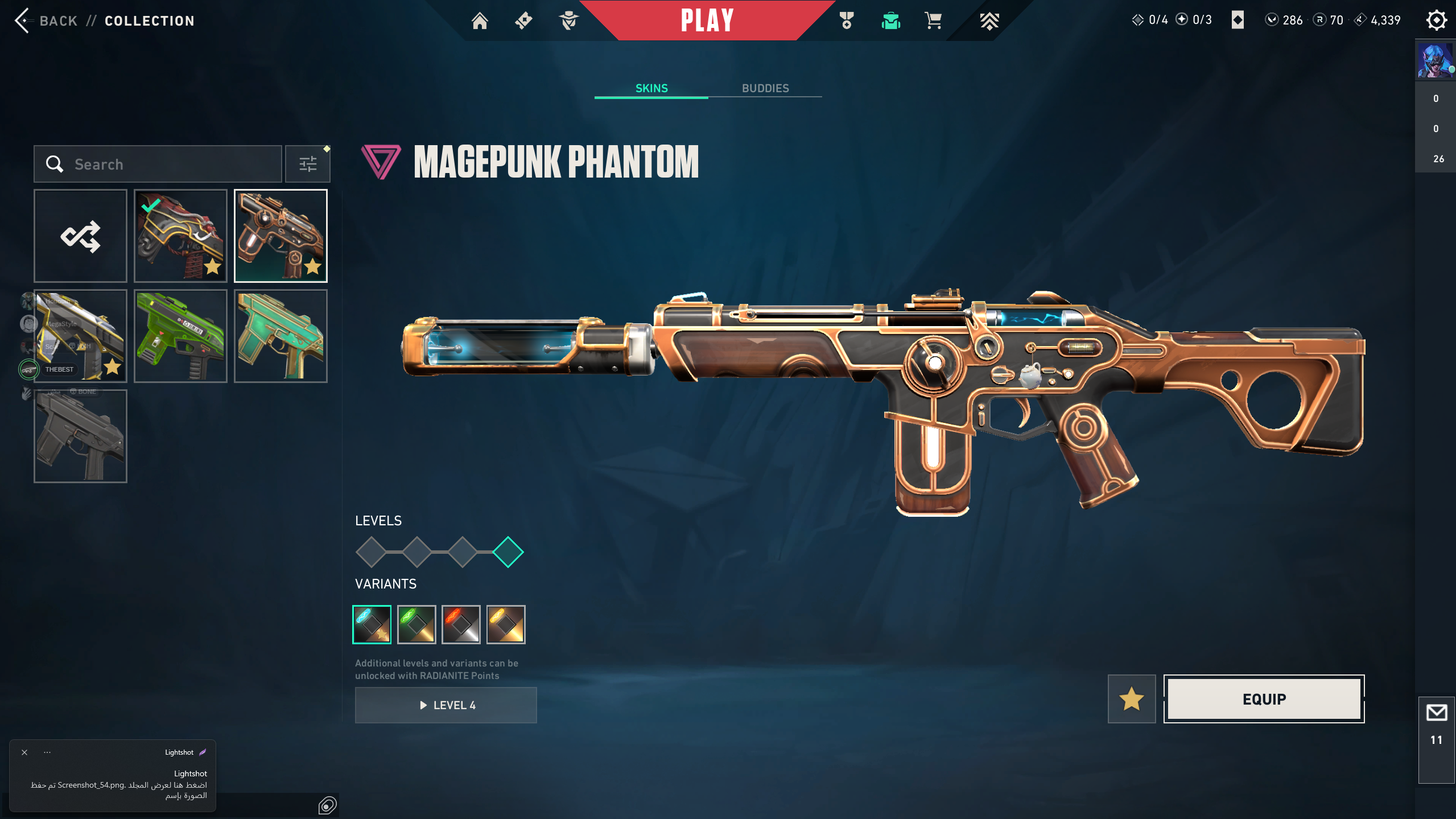Screen dimensions: 1456x819
Task: Pick the lime green Phantom skin
Action: (x=180, y=336)
